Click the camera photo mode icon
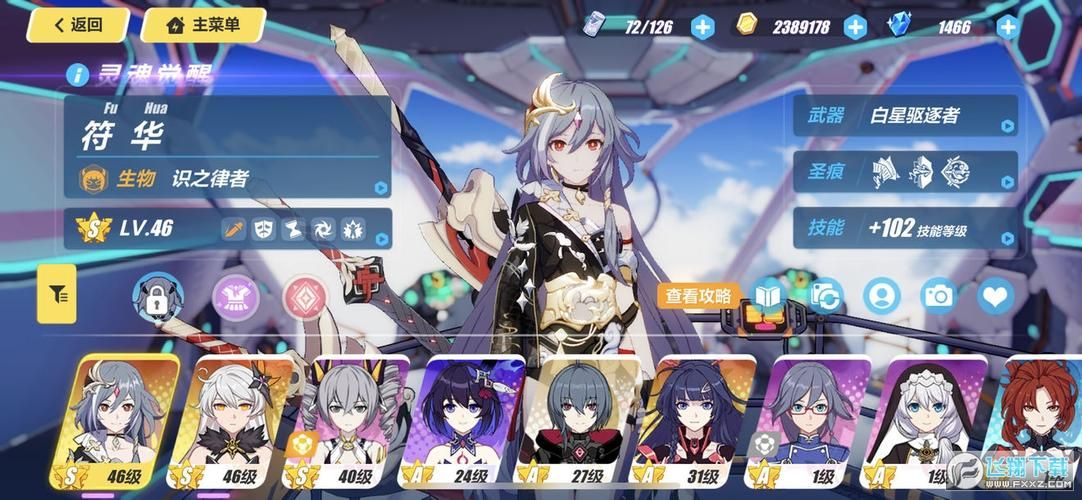 coord(939,295)
